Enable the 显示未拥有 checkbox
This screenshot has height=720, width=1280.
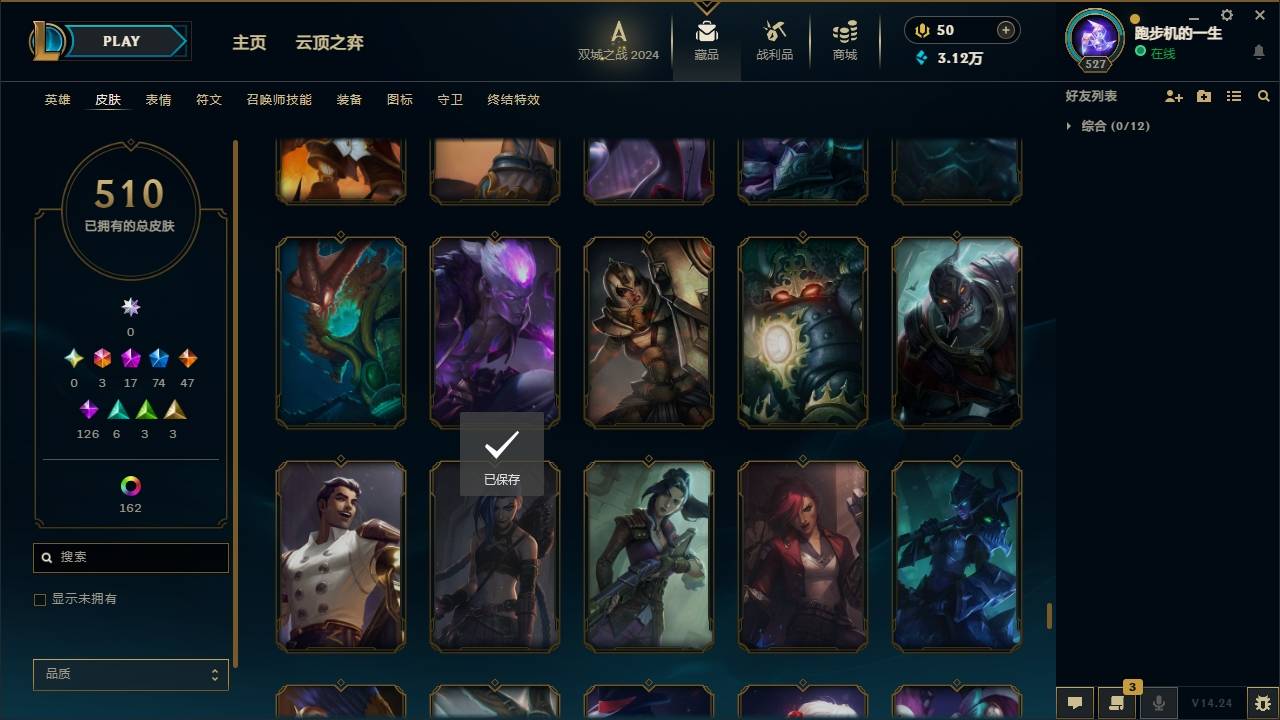click(40, 599)
